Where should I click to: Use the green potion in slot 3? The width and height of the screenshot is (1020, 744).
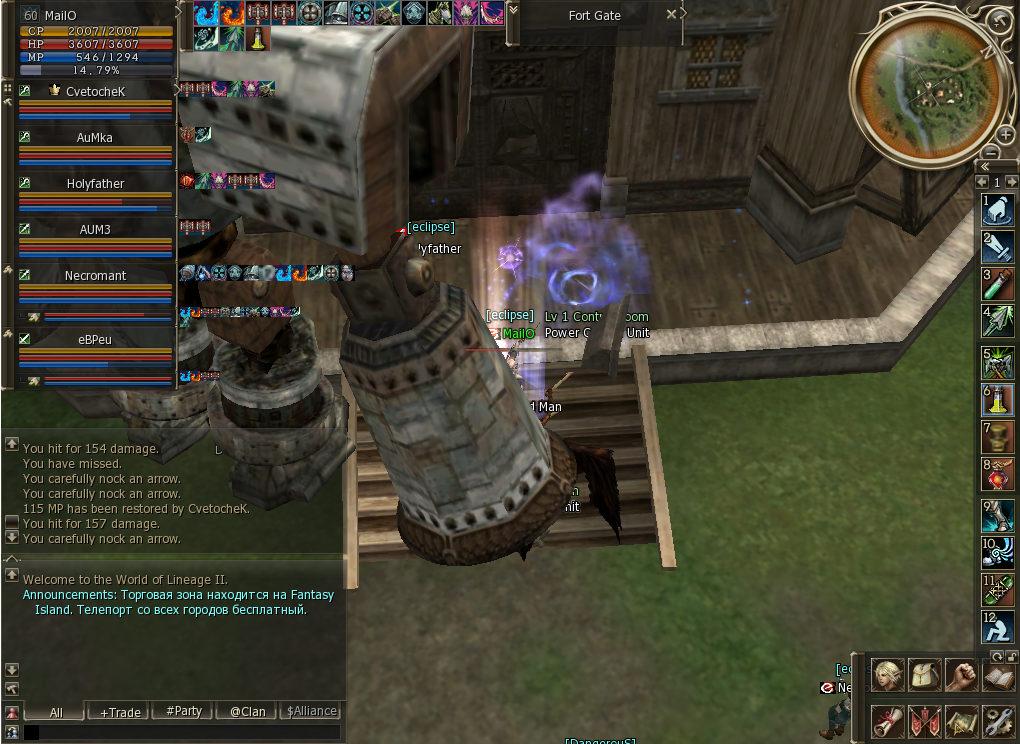point(998,284)
